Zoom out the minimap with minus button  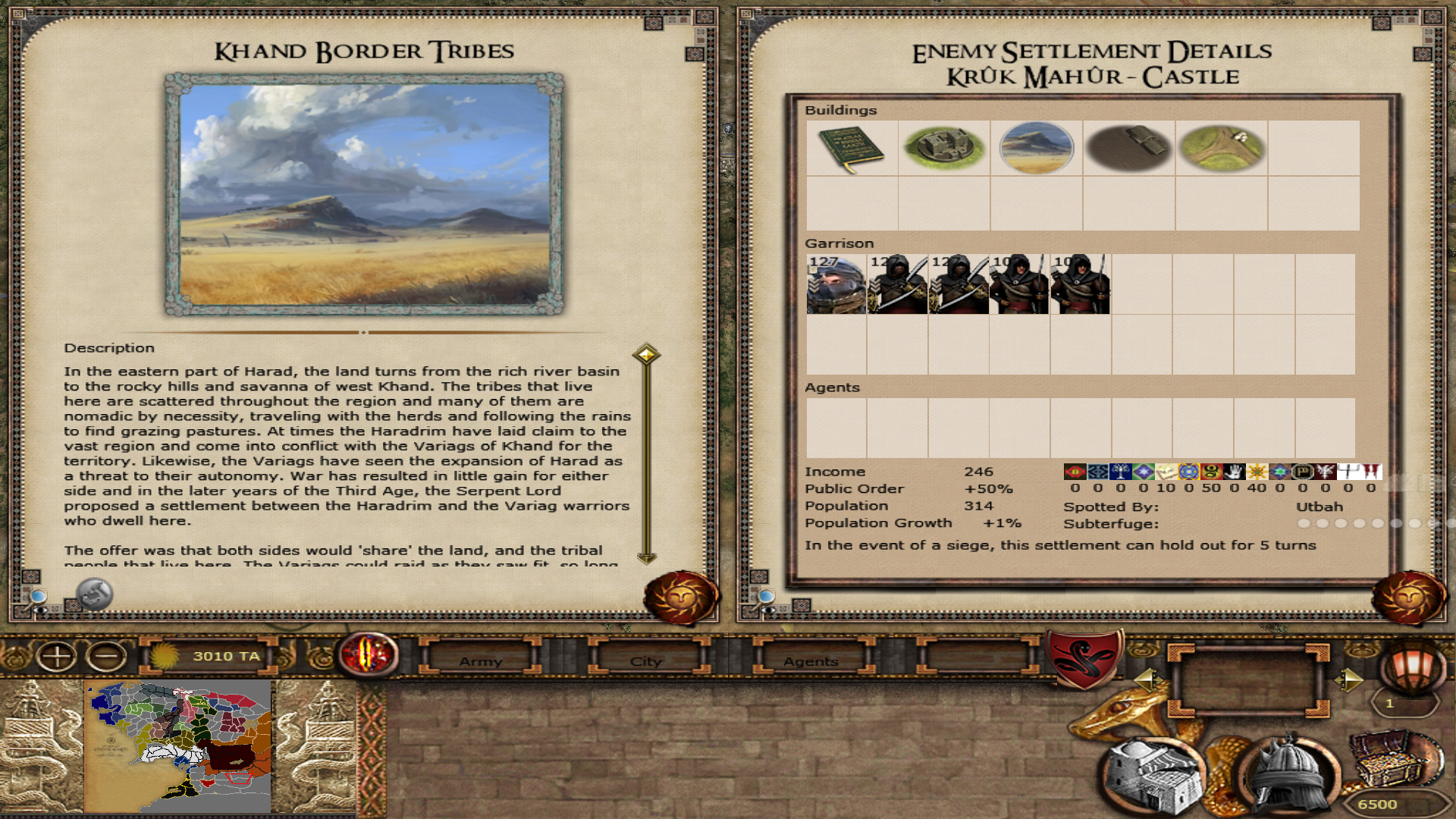(x=106, y=656)
